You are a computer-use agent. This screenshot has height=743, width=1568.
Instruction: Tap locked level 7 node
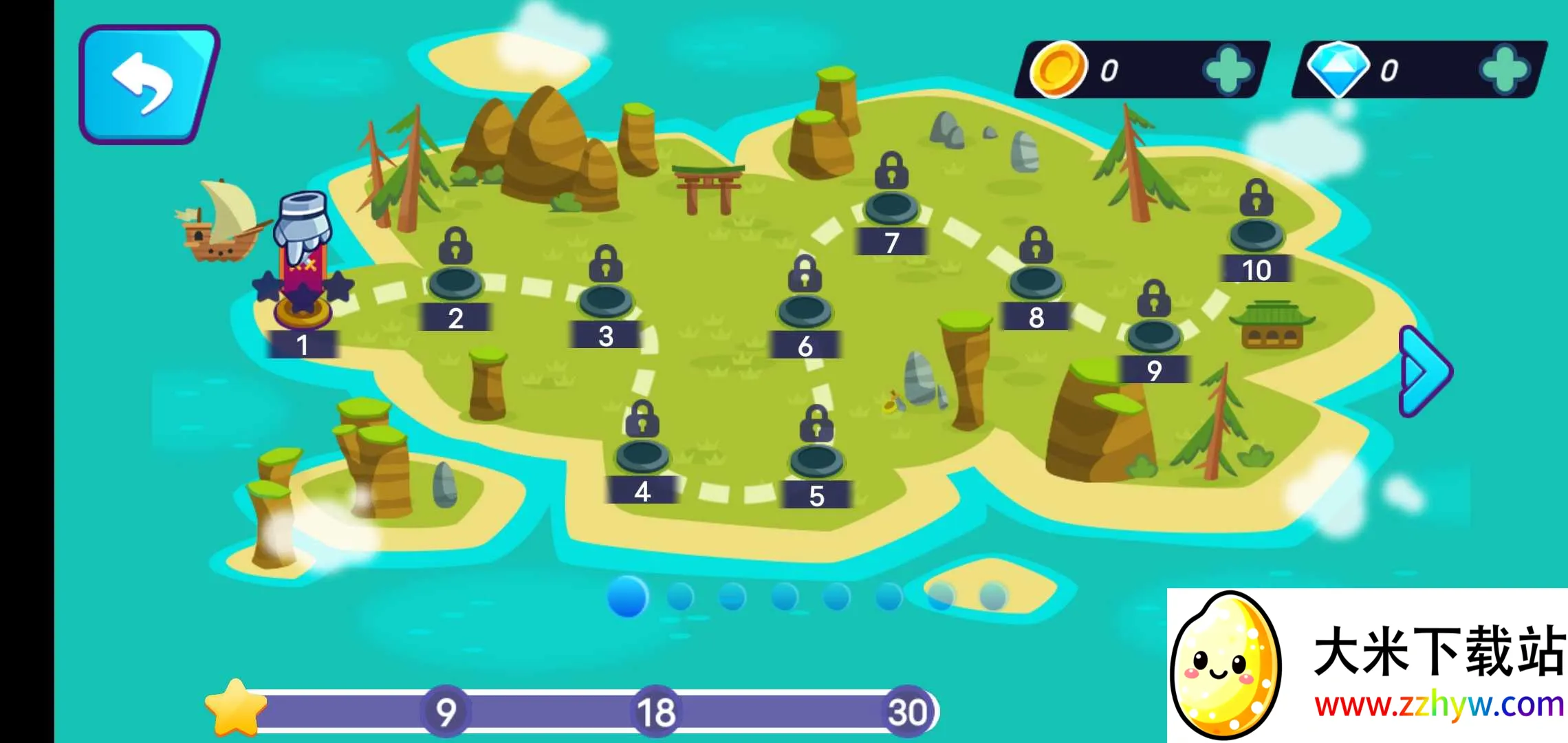click(x=891, y=206)
